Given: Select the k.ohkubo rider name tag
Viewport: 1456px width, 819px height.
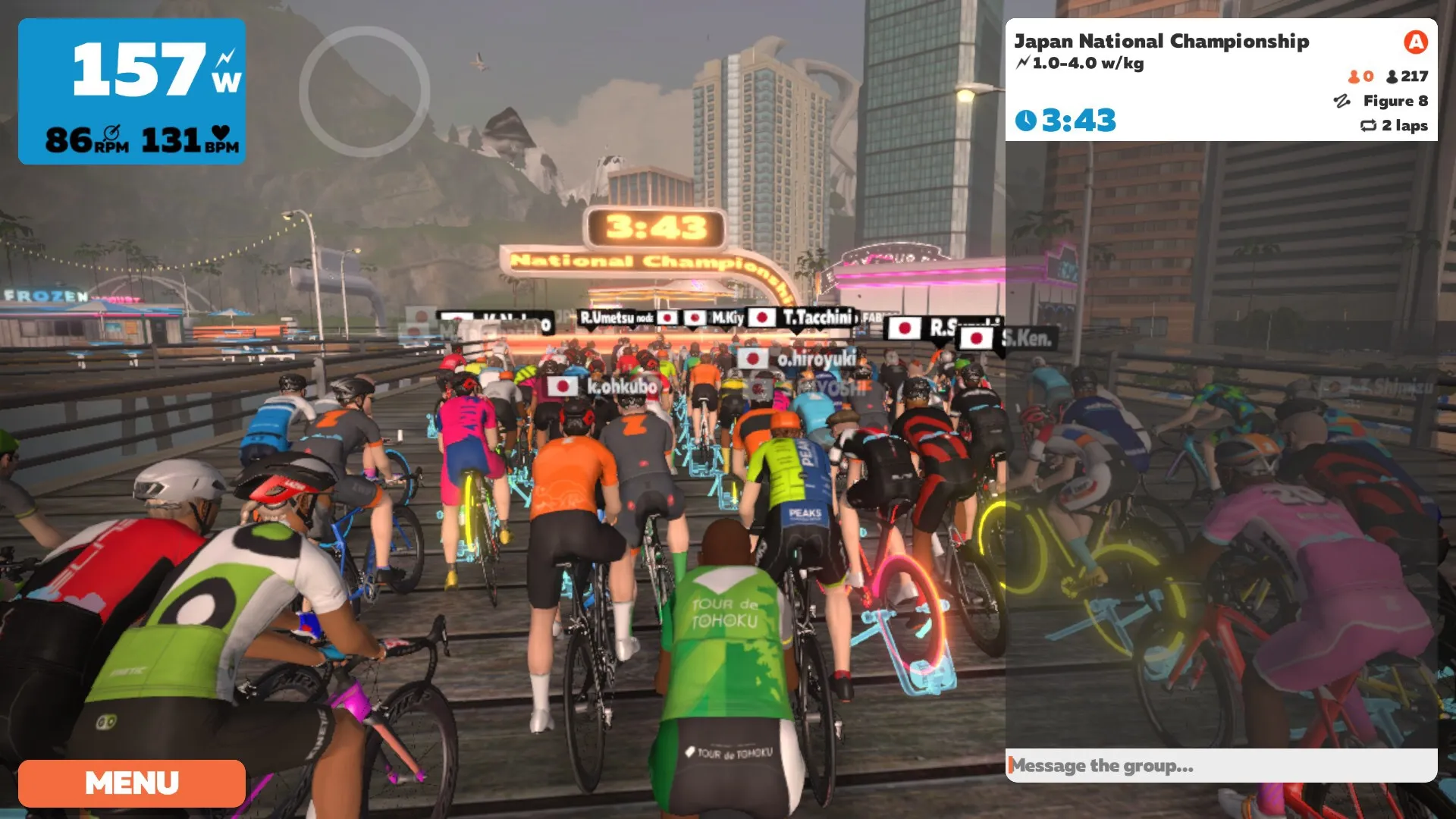Looking at the screenshot, I should point(604,387).
